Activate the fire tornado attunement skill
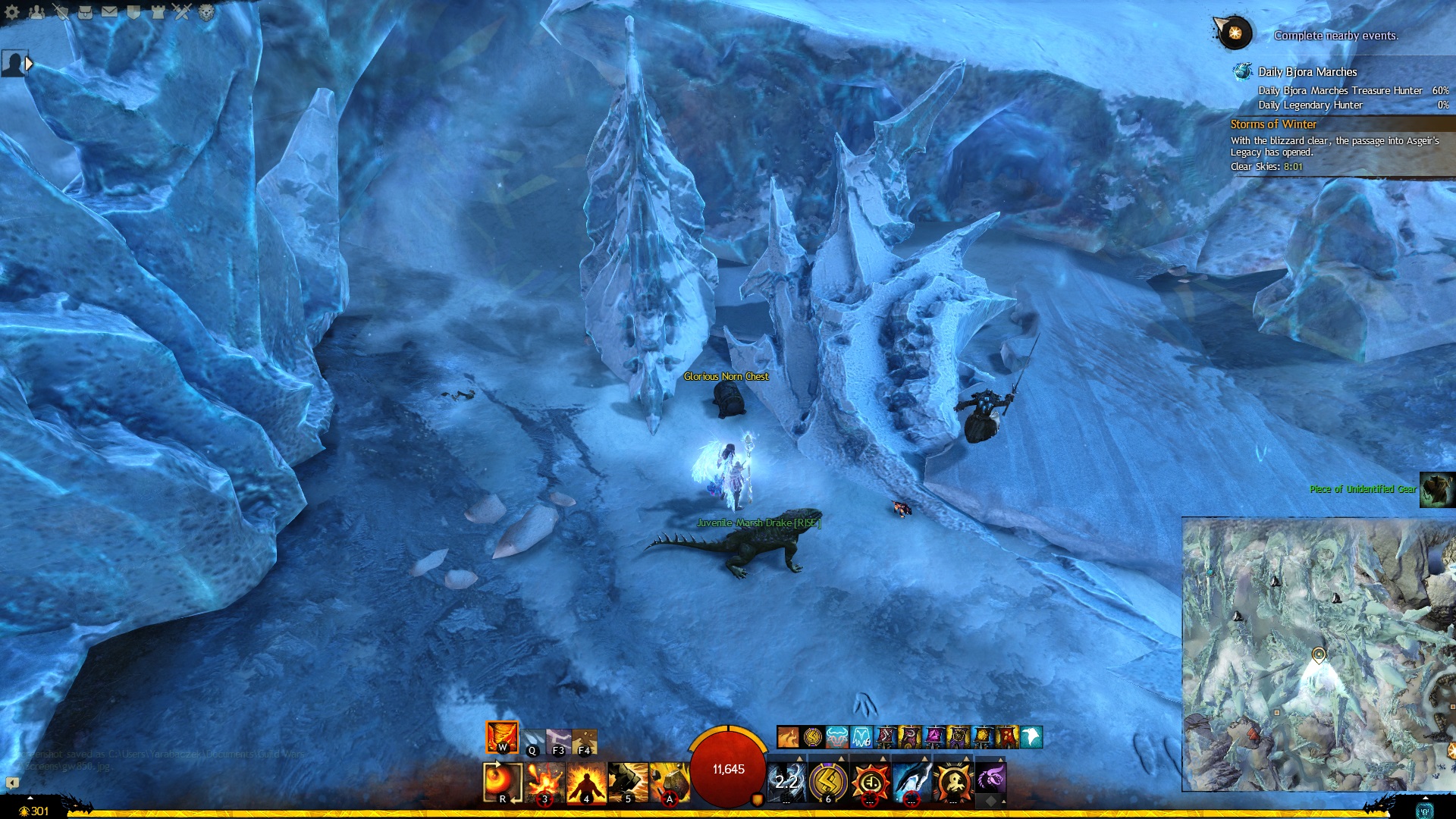The height and width of the screenshot is (819, 1456). tap(502, 736)
